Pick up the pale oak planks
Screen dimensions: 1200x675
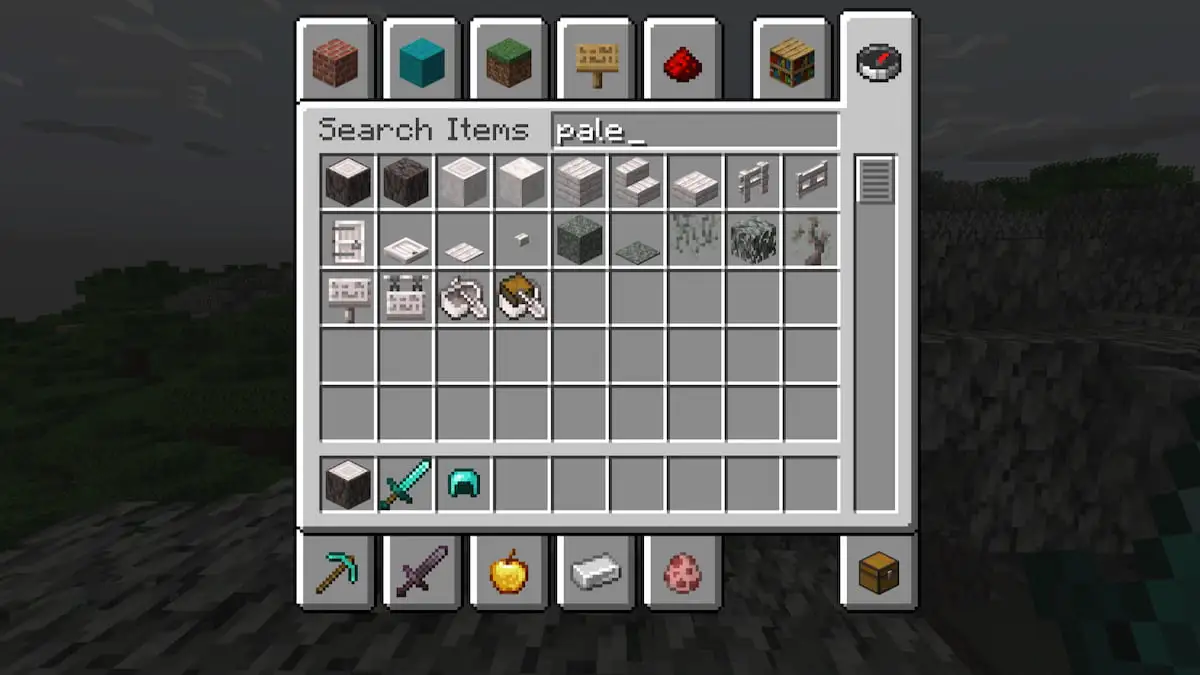point(580,183)
